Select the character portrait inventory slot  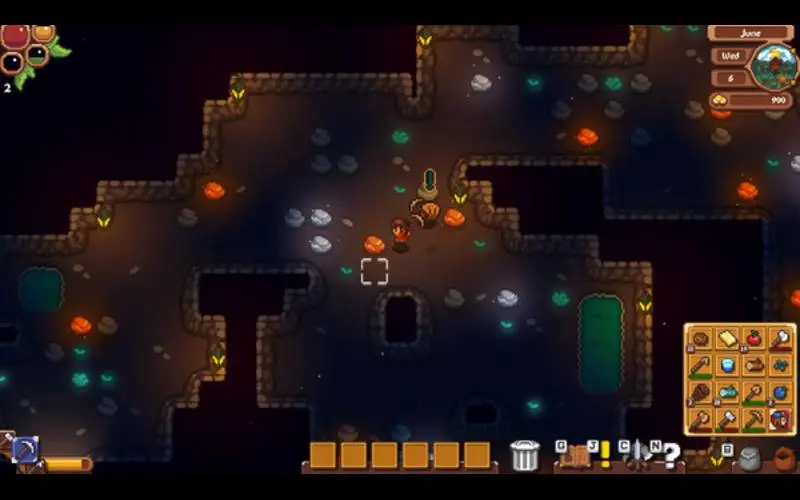781,418
